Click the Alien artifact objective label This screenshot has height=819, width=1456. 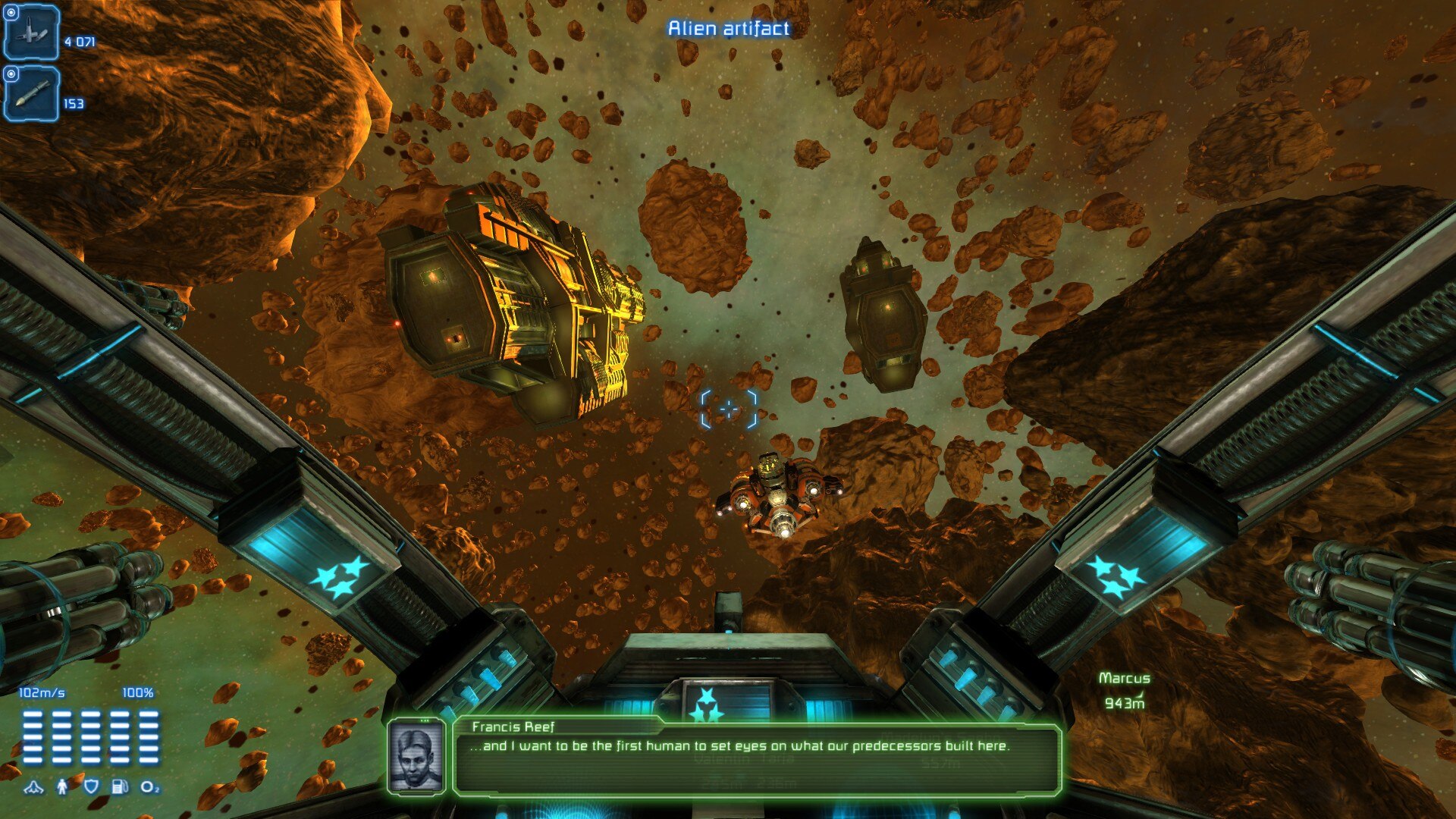[x=728, y=29]
